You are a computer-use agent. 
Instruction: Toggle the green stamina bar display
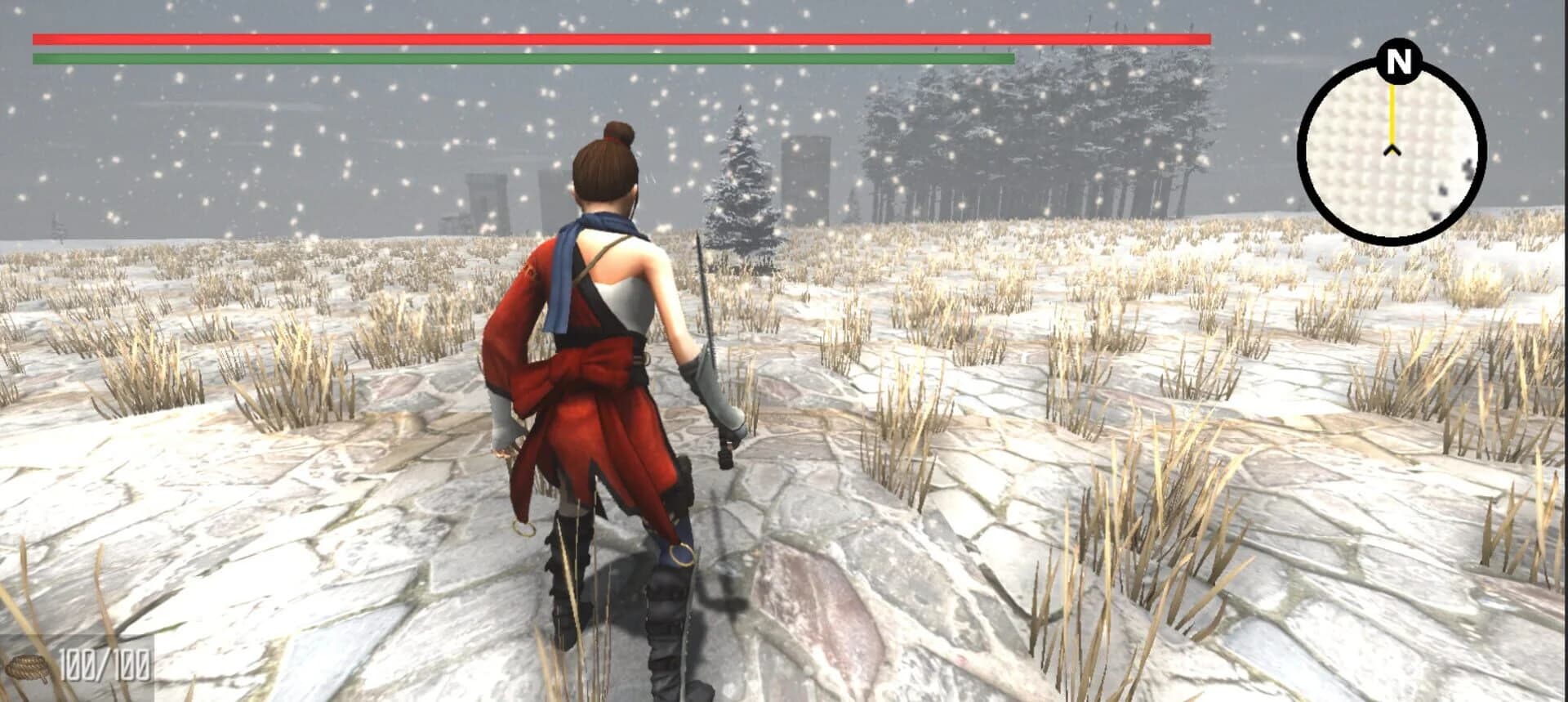523,57
